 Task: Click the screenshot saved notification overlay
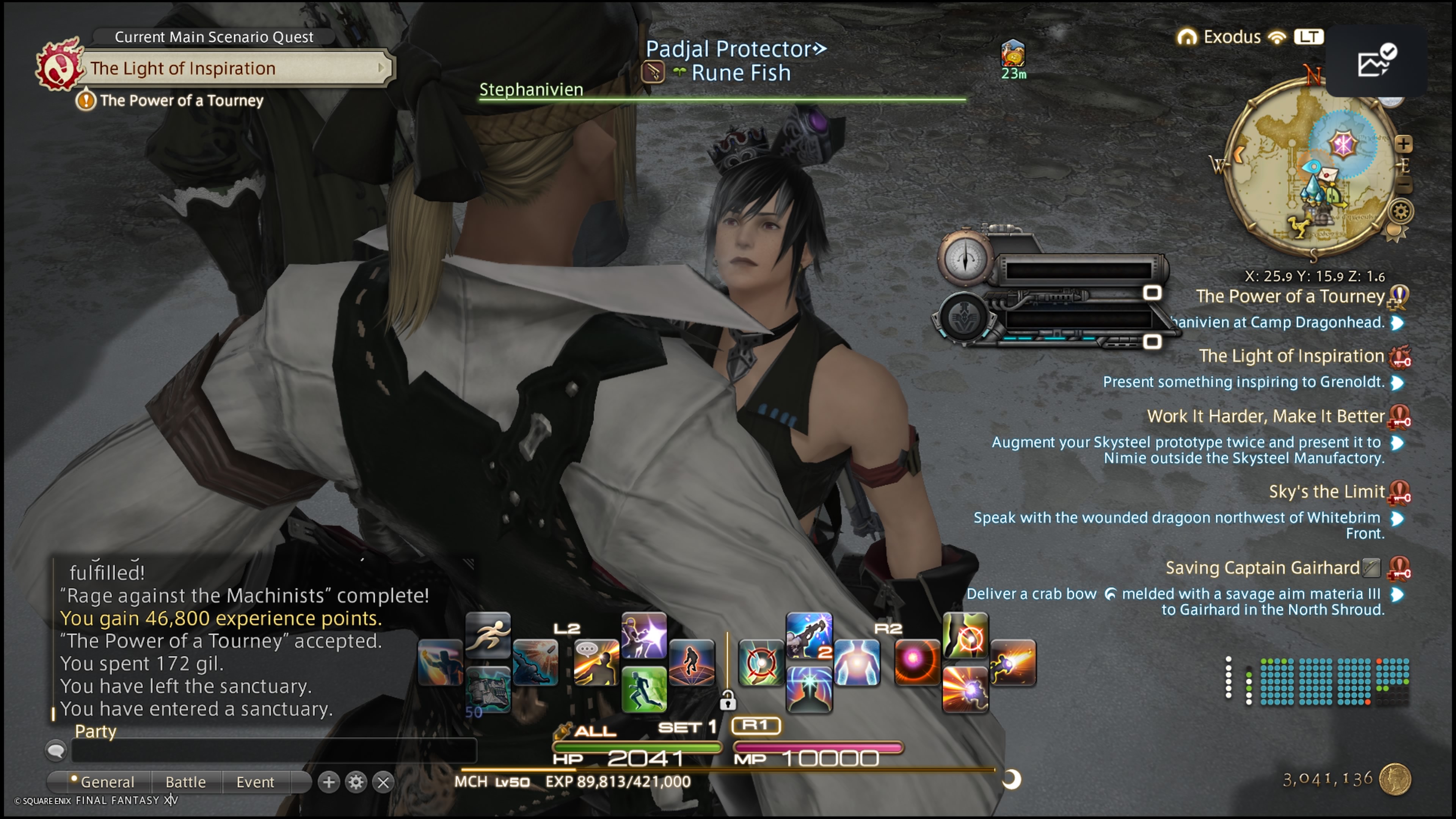point(1376,61)
